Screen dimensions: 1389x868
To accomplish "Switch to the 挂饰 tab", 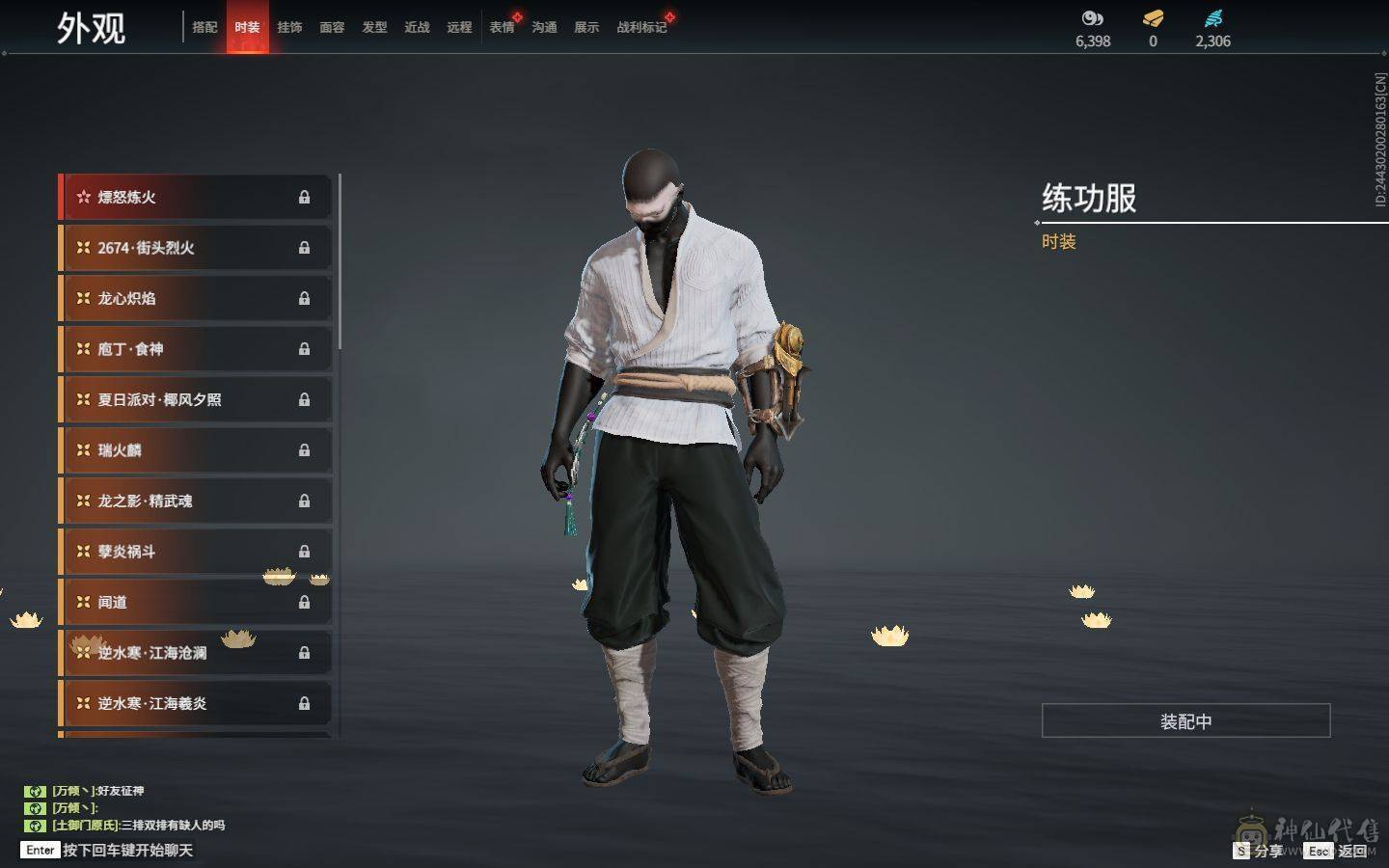I will (291, 28).
